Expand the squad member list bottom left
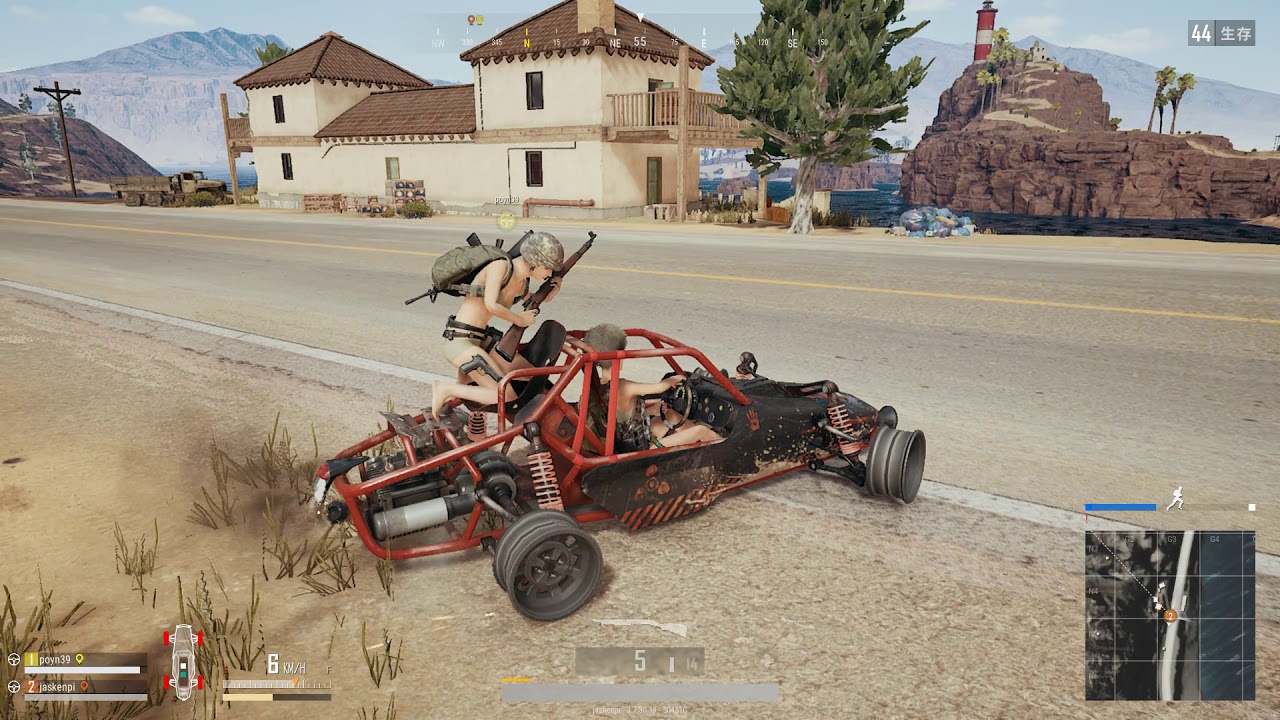This screenshot has height=720, width=1280. [x=75, y=670]
